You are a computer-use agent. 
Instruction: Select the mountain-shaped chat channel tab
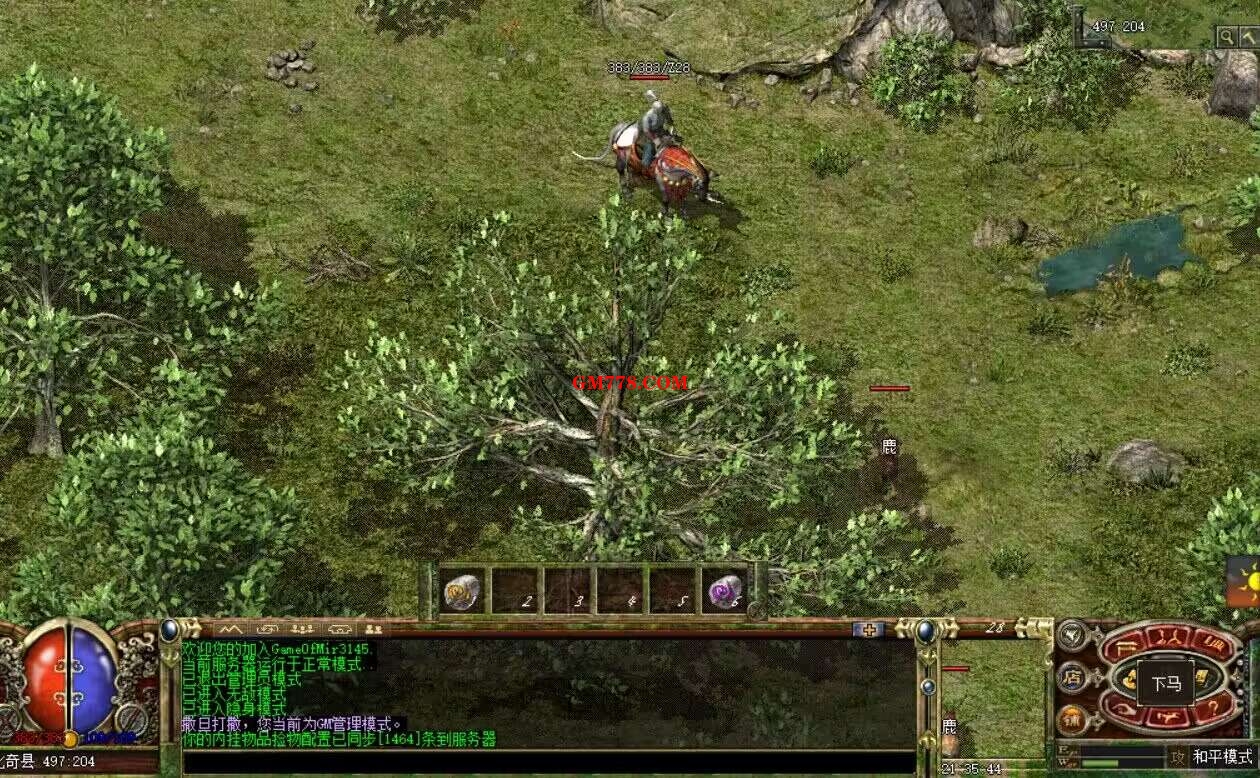[230, 629]
